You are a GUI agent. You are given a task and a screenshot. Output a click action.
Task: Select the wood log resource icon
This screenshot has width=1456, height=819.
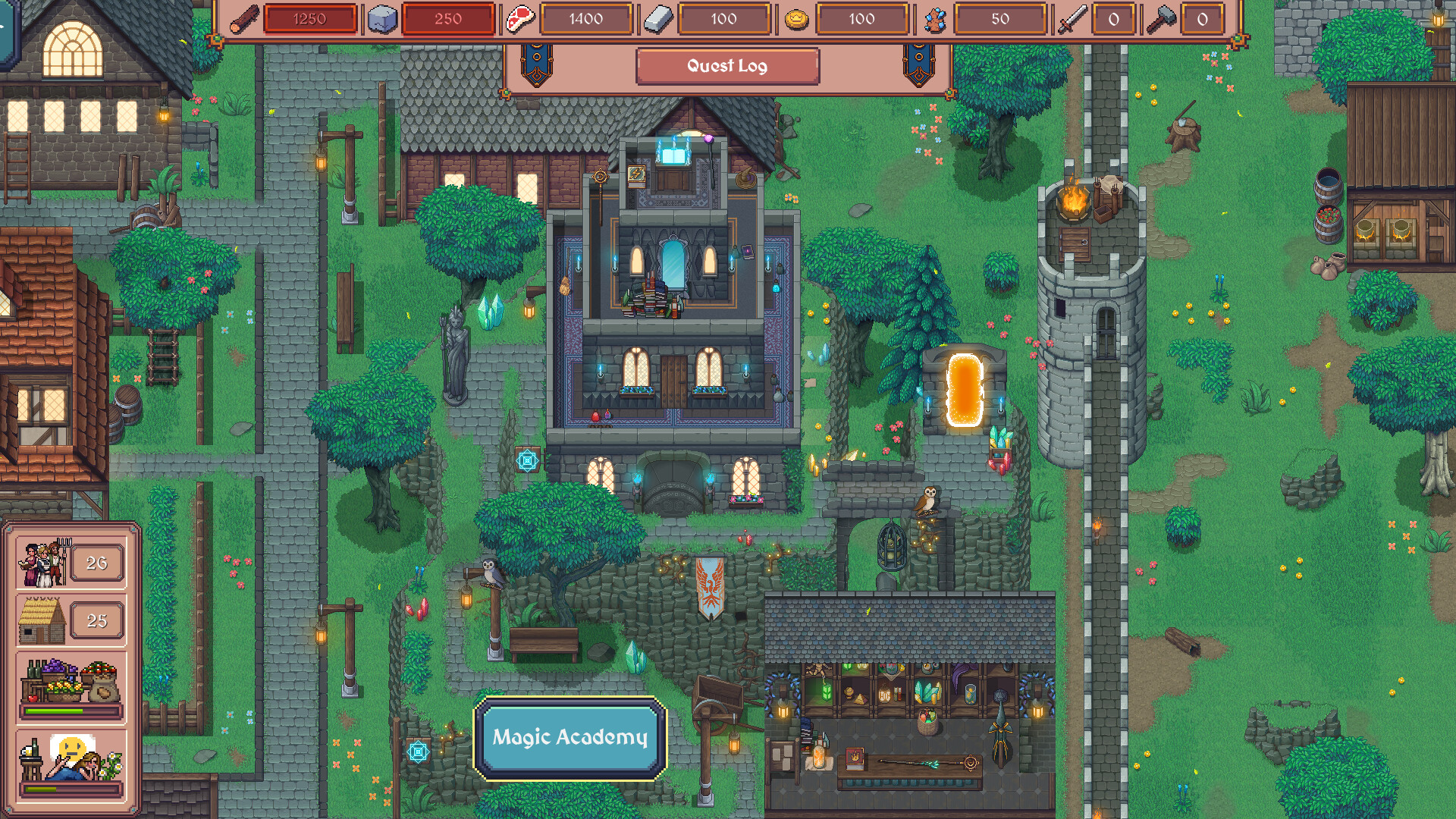(244, 18)
